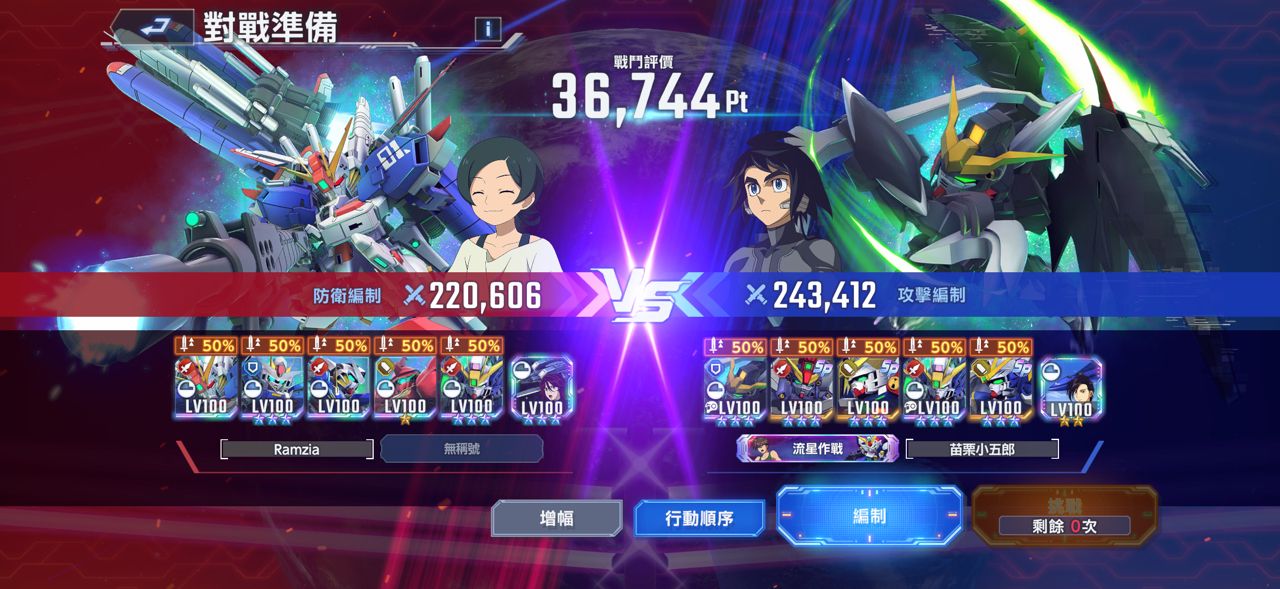Open the info panel via the 'i' icon
Image resolution: width=1280 pixels, height=589 pixels.
pos(488,29)
